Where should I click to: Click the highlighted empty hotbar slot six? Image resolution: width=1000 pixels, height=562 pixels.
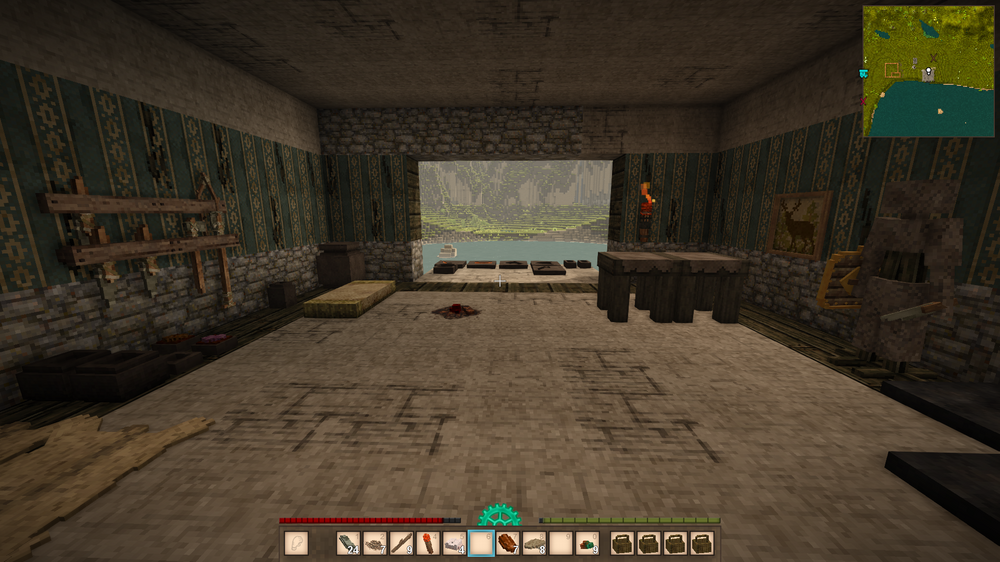coord(481,544)
